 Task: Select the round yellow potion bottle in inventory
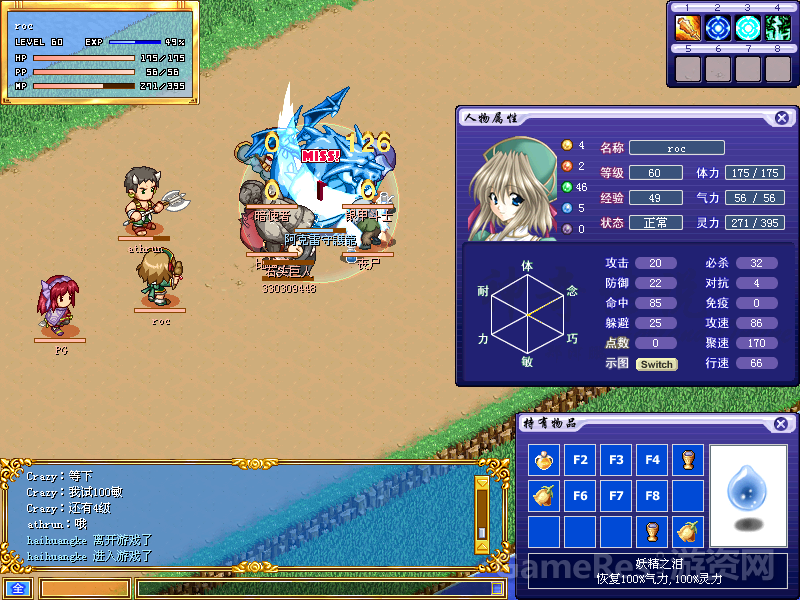pyautogui.click(x=544, y=461)
